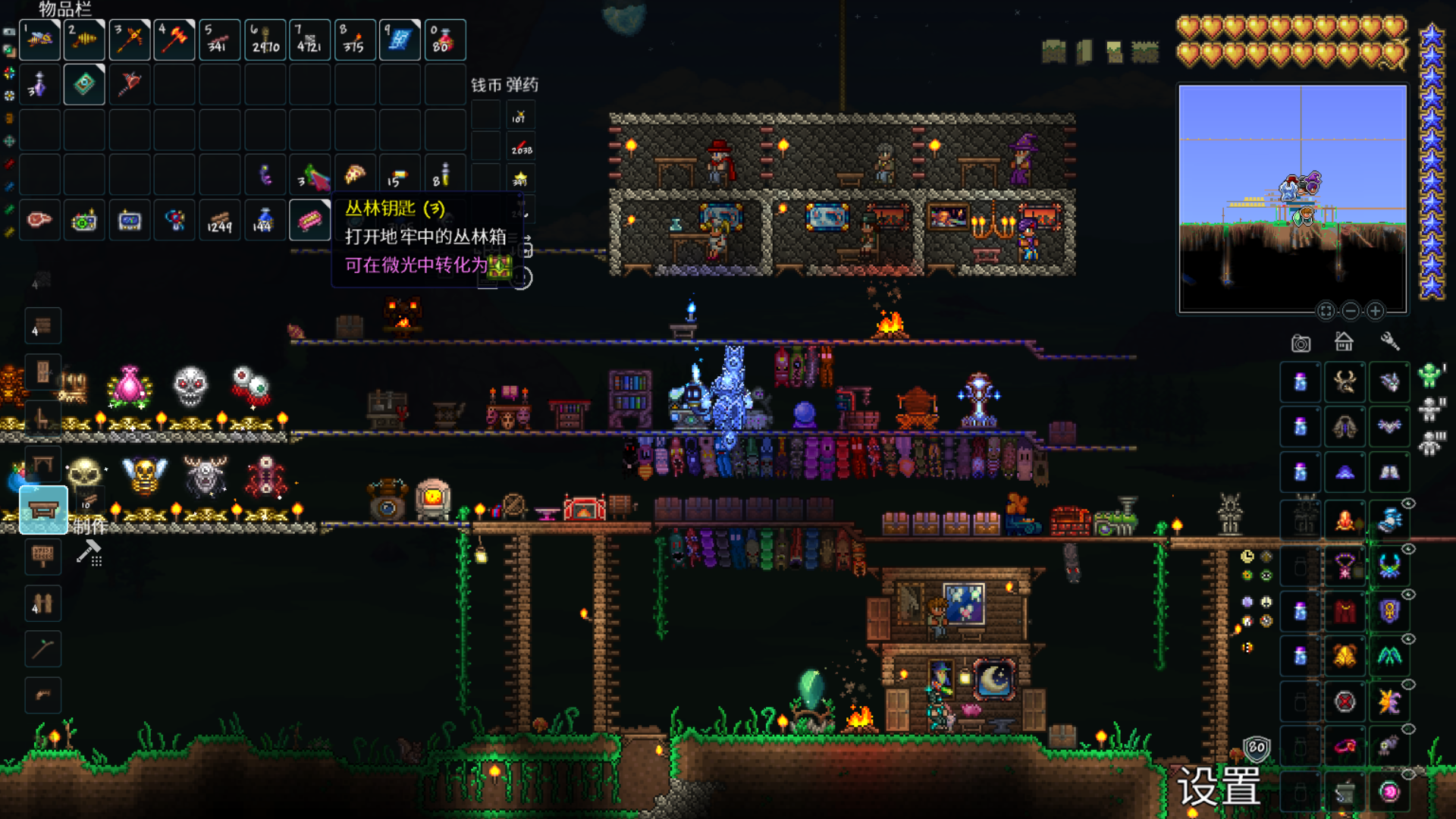The image size is (1456, 819).
Task: Choose the wooden door crafting recipe
Action: click(x=42, y=372)
